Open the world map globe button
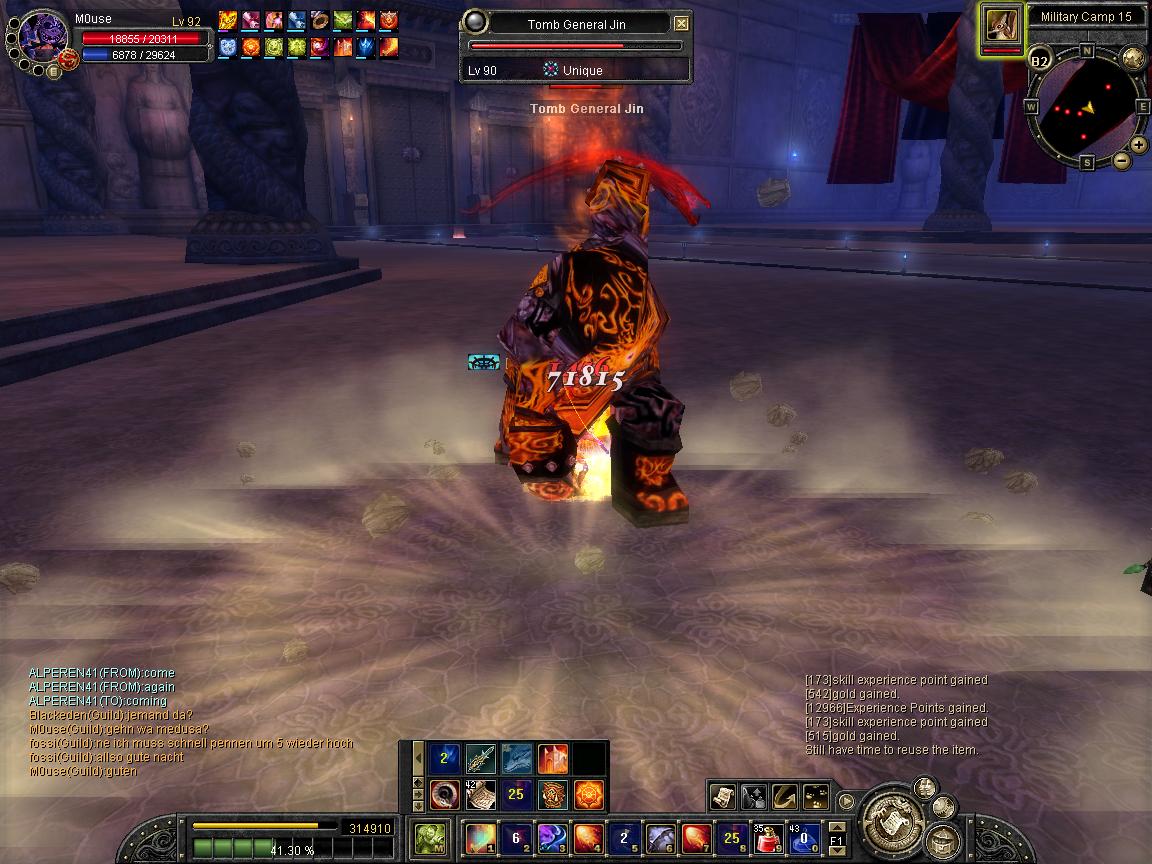The image size is (1152, 864). (x=1133, y=58)
